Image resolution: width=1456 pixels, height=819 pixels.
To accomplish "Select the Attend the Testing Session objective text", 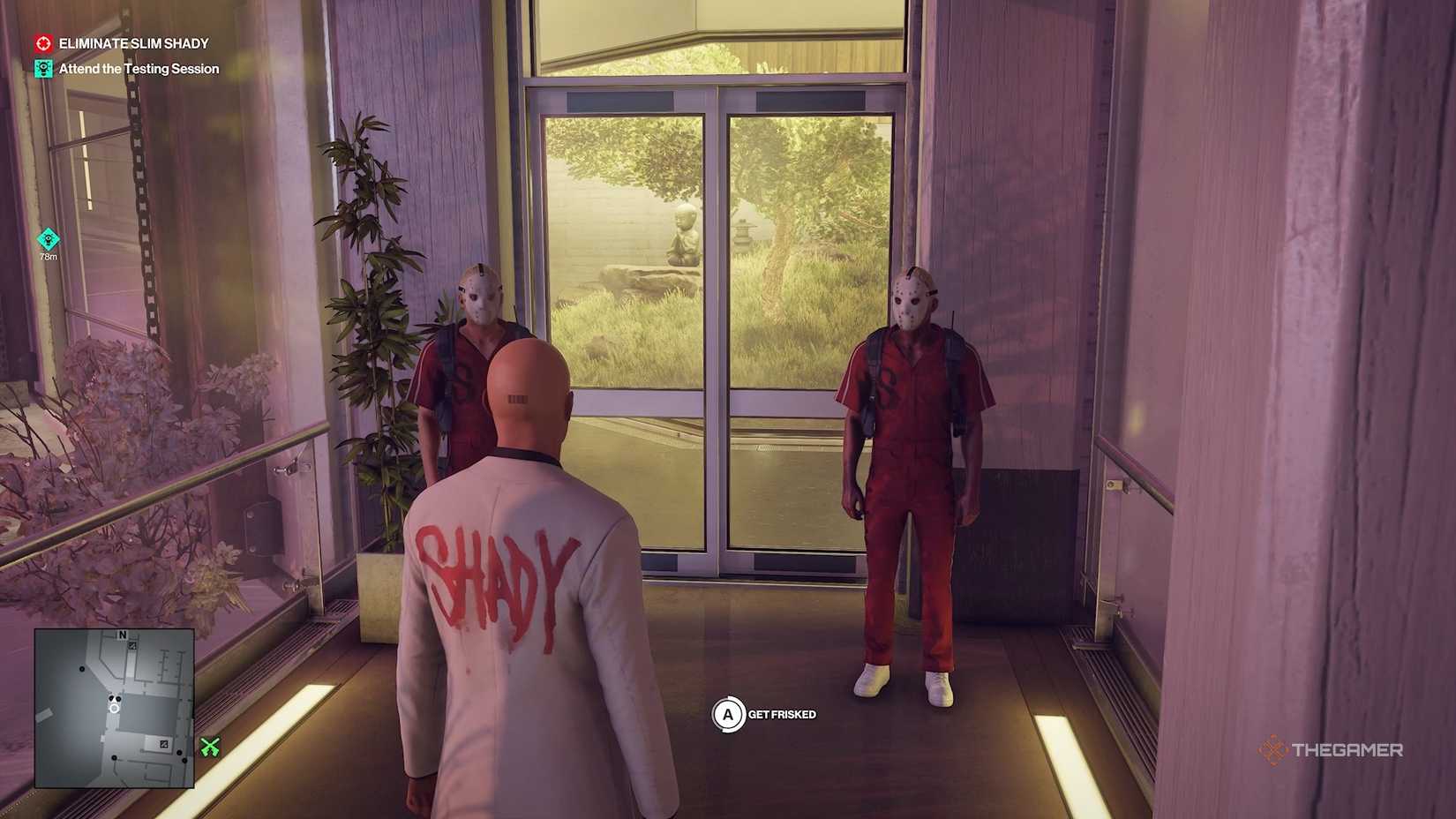I will 138,68.
